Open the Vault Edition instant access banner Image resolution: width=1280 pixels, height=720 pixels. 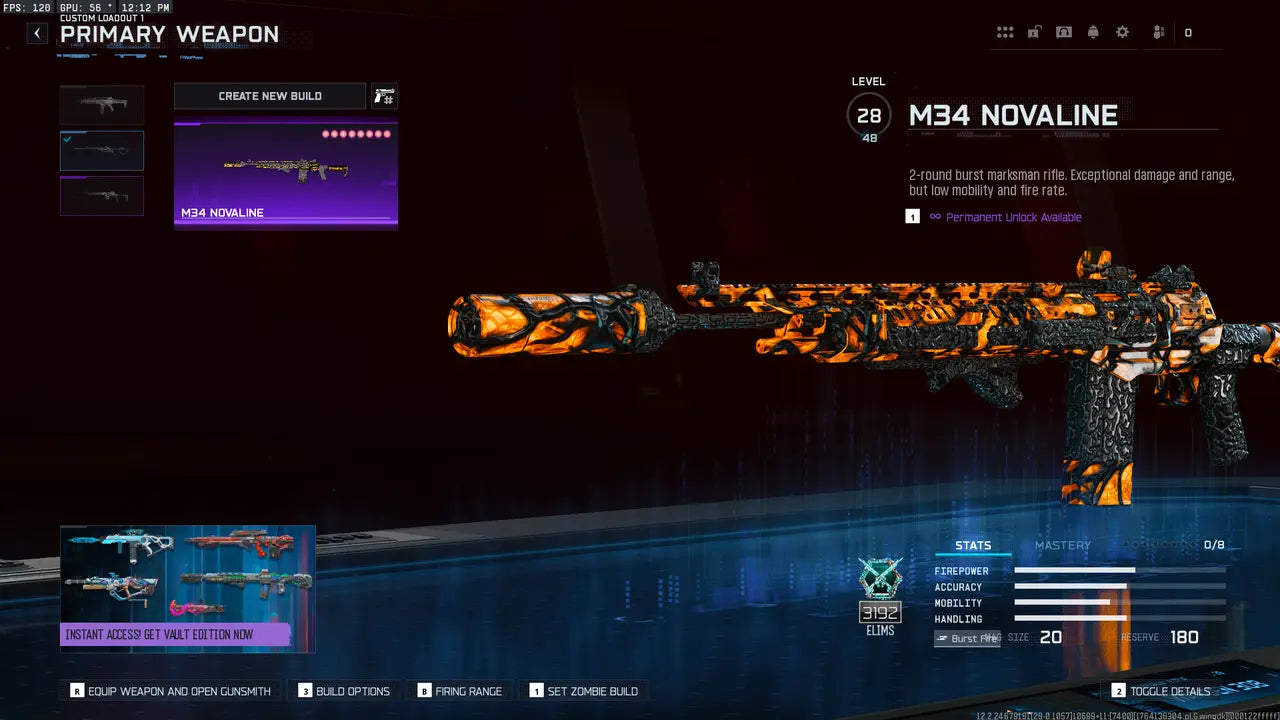click(x=188, y=589)
